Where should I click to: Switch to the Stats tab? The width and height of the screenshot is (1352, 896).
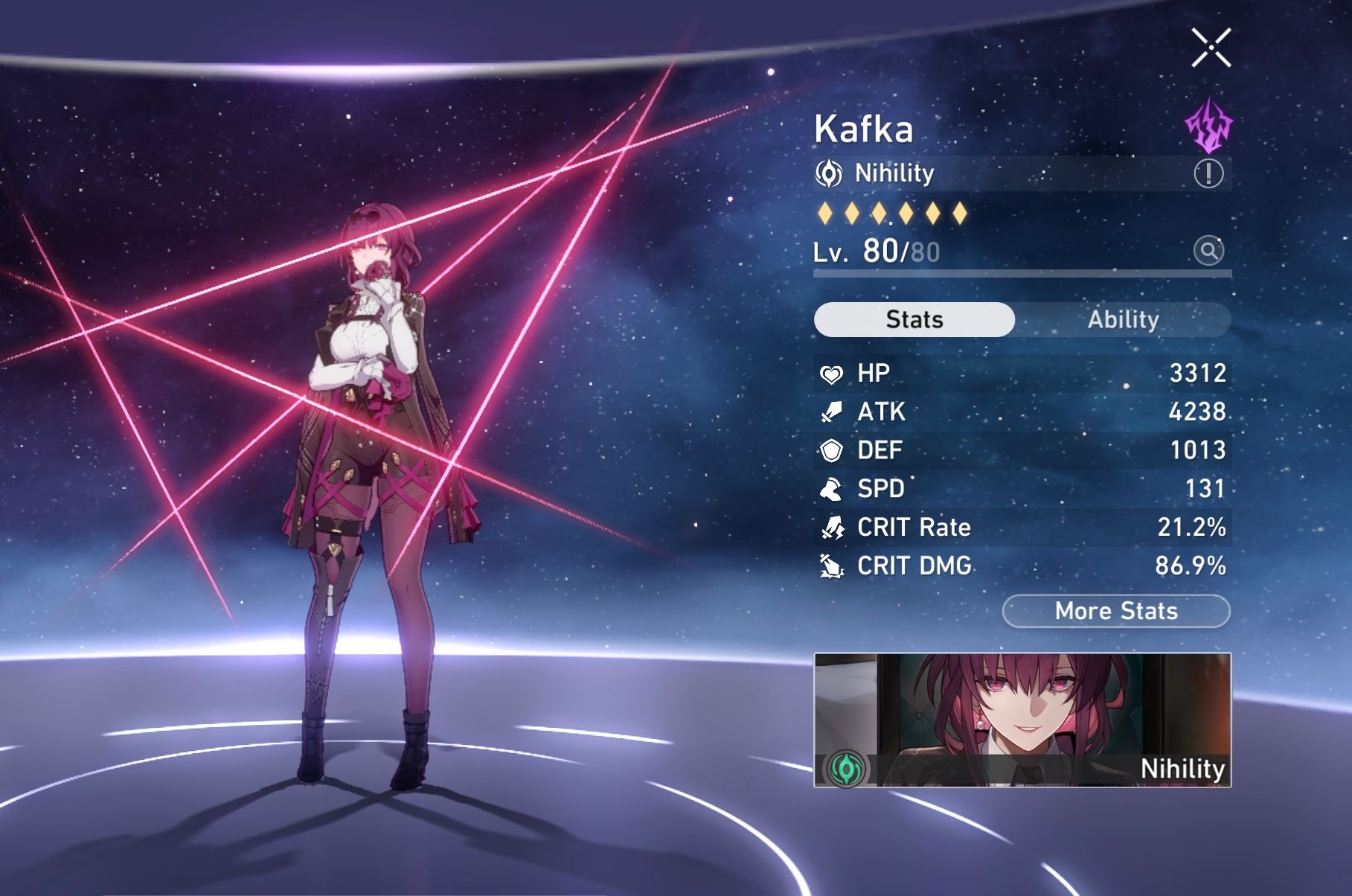(914, 319)
